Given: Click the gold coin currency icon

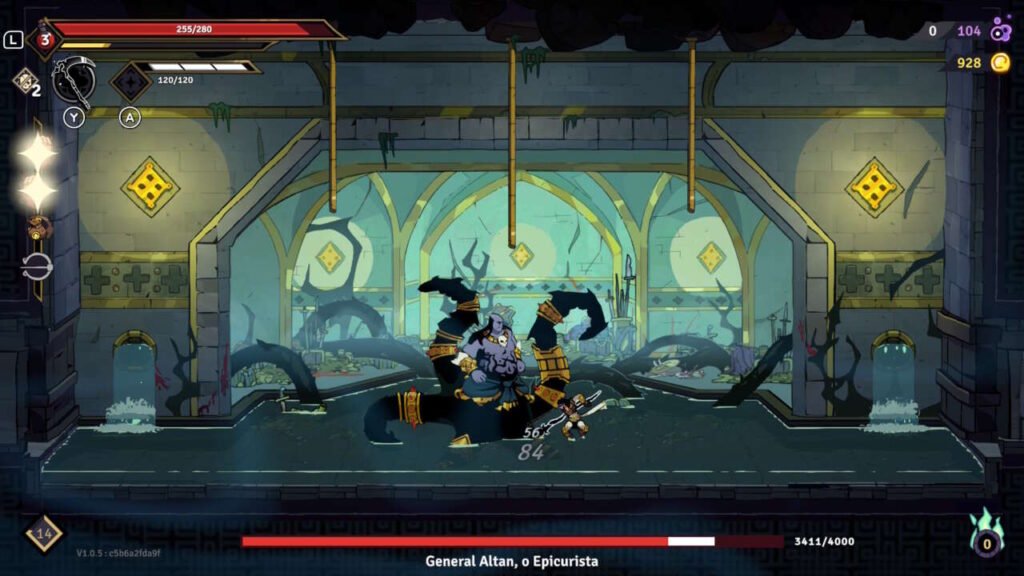Looking at the screenshot, I should coord(1000,63).
